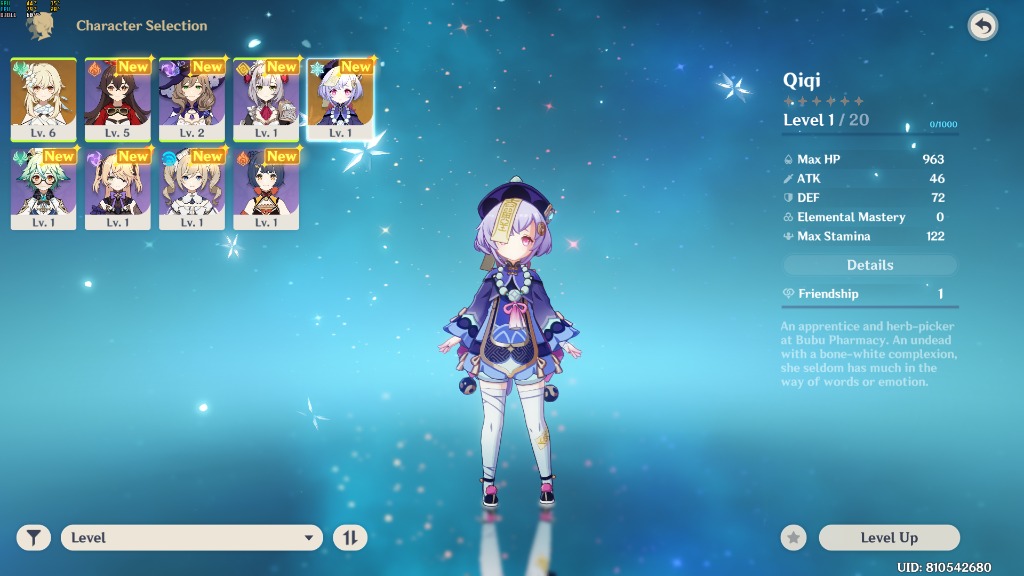Click the highlighted Qiqi portrait
1024x576 pixels.
pyautogui.click(x=340, y=99)
